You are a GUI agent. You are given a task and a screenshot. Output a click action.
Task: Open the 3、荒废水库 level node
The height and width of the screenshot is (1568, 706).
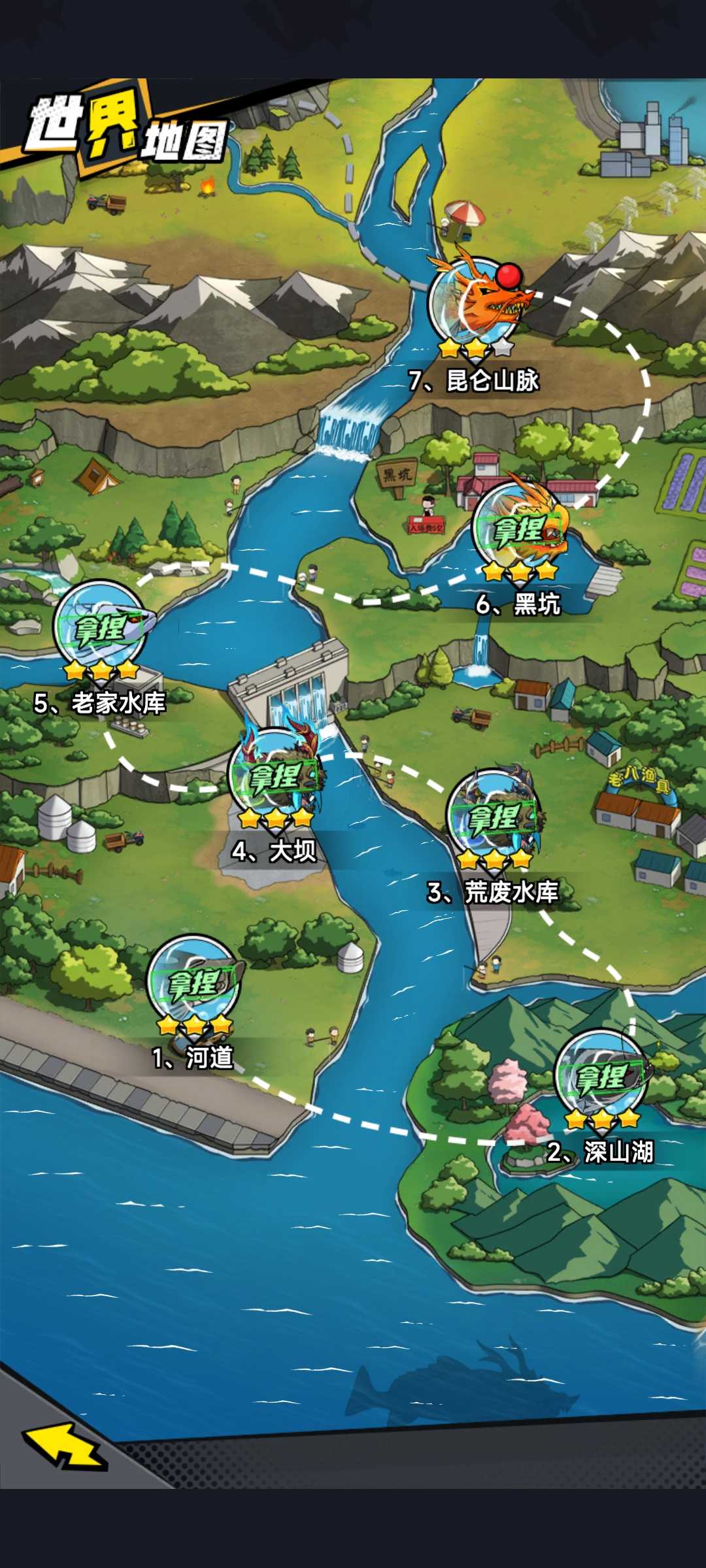click(494, 817)
